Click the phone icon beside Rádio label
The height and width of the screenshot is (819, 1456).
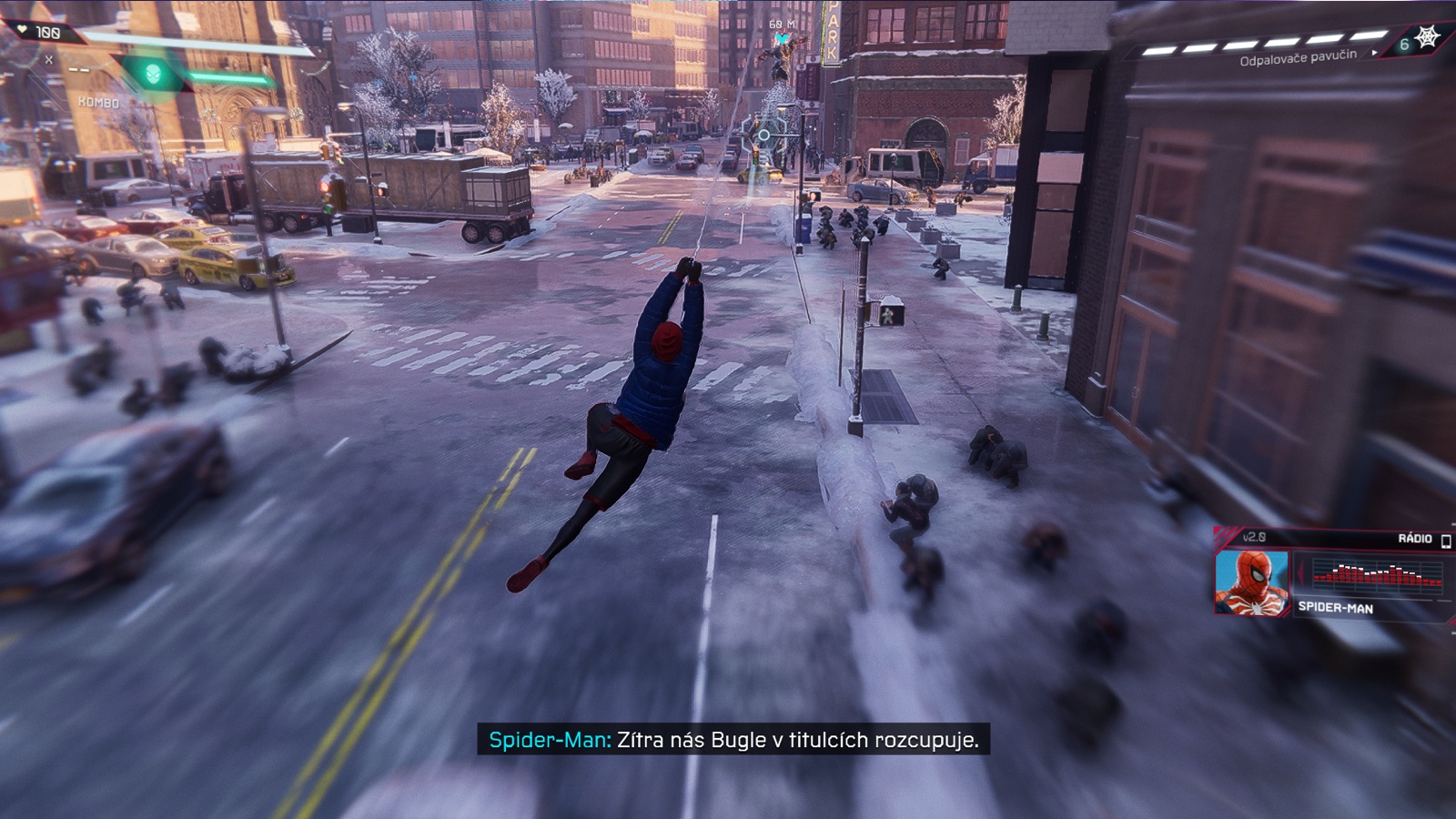point(1446,541)
